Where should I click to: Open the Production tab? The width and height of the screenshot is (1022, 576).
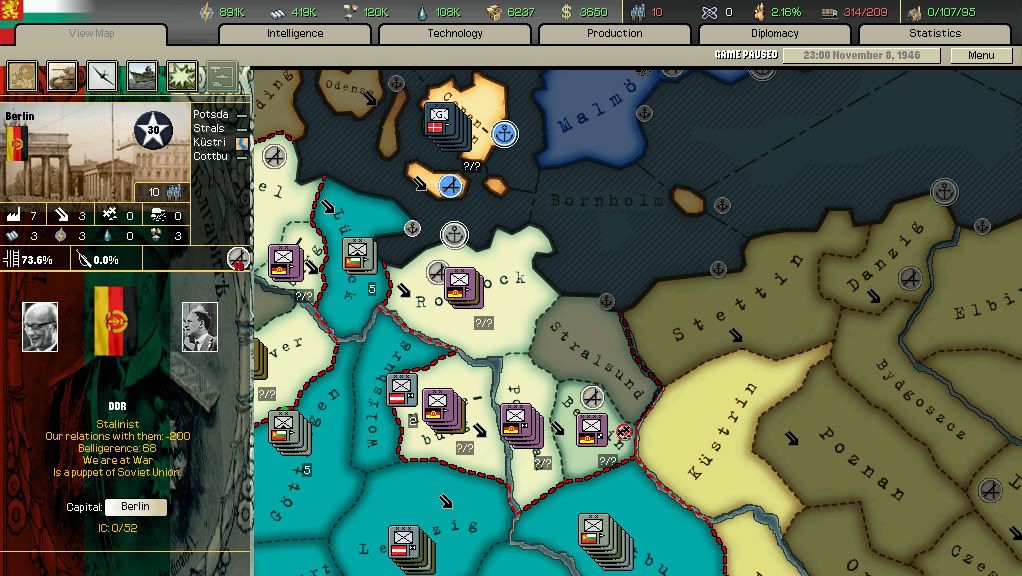(615, 34)
